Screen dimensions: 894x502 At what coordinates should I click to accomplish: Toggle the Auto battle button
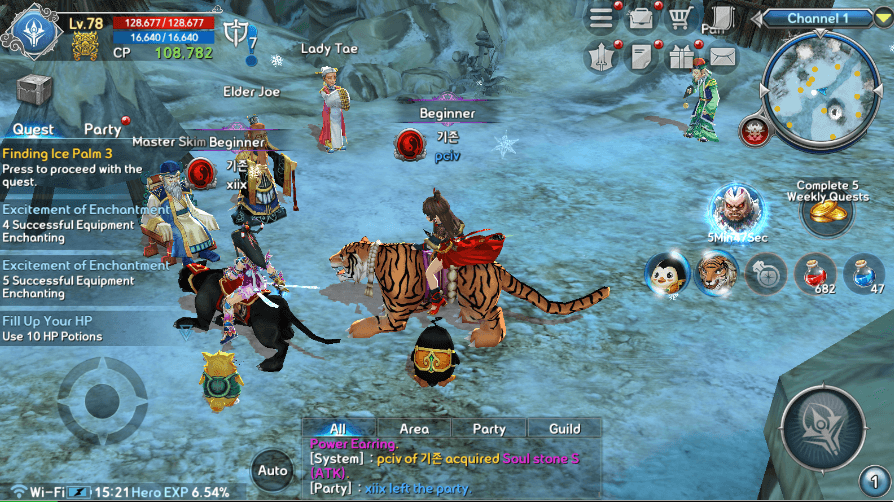(x=272, y=470)
